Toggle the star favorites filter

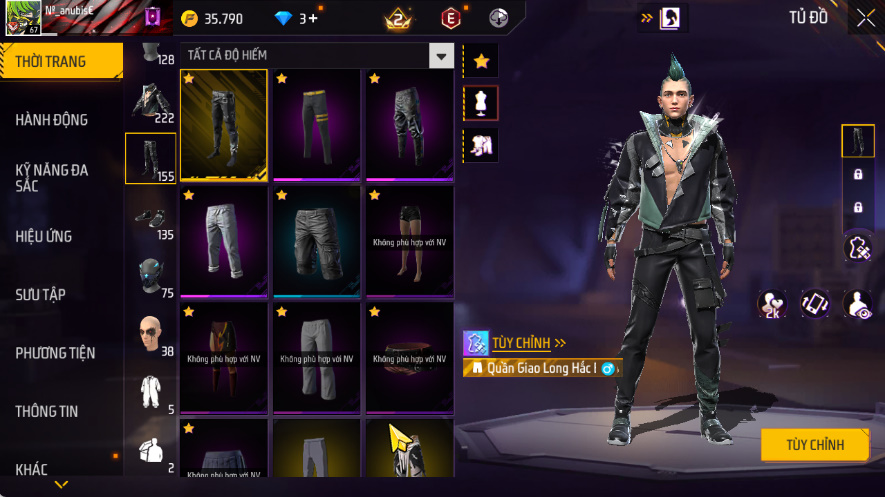click(x=481, y=62)
